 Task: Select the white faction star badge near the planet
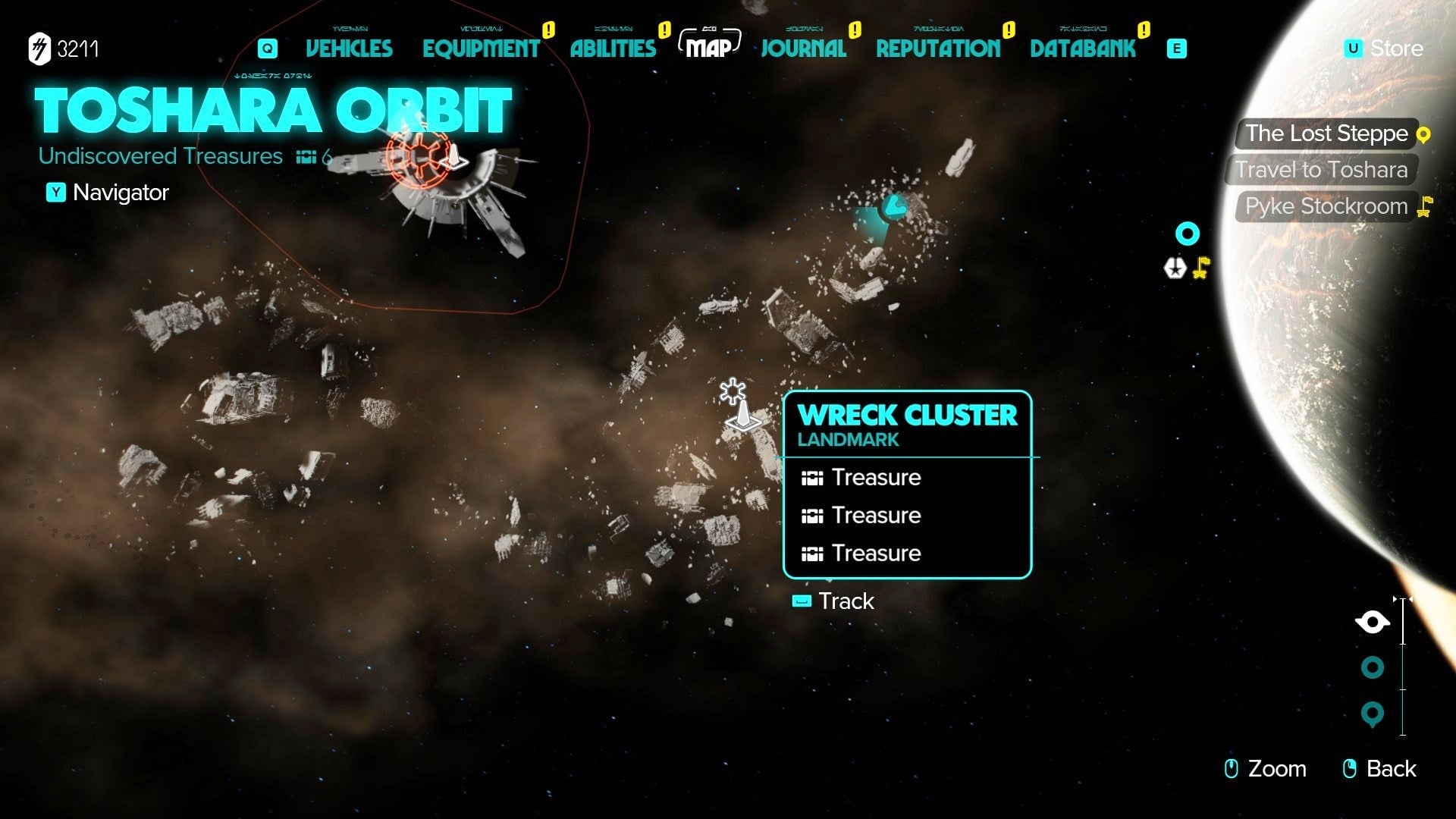[x=1174, y=267]
